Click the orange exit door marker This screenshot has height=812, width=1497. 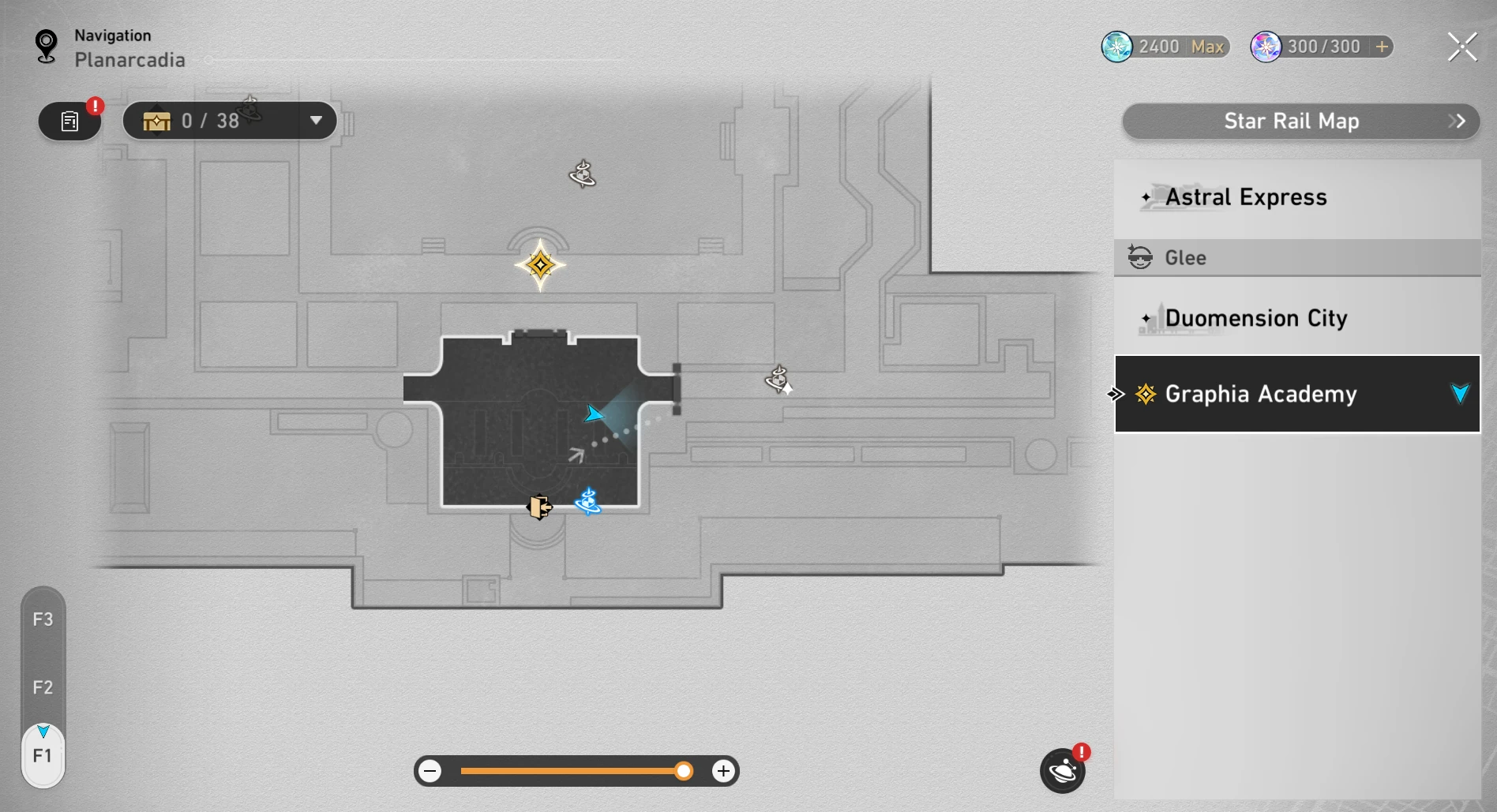click(x=539, y=507)
